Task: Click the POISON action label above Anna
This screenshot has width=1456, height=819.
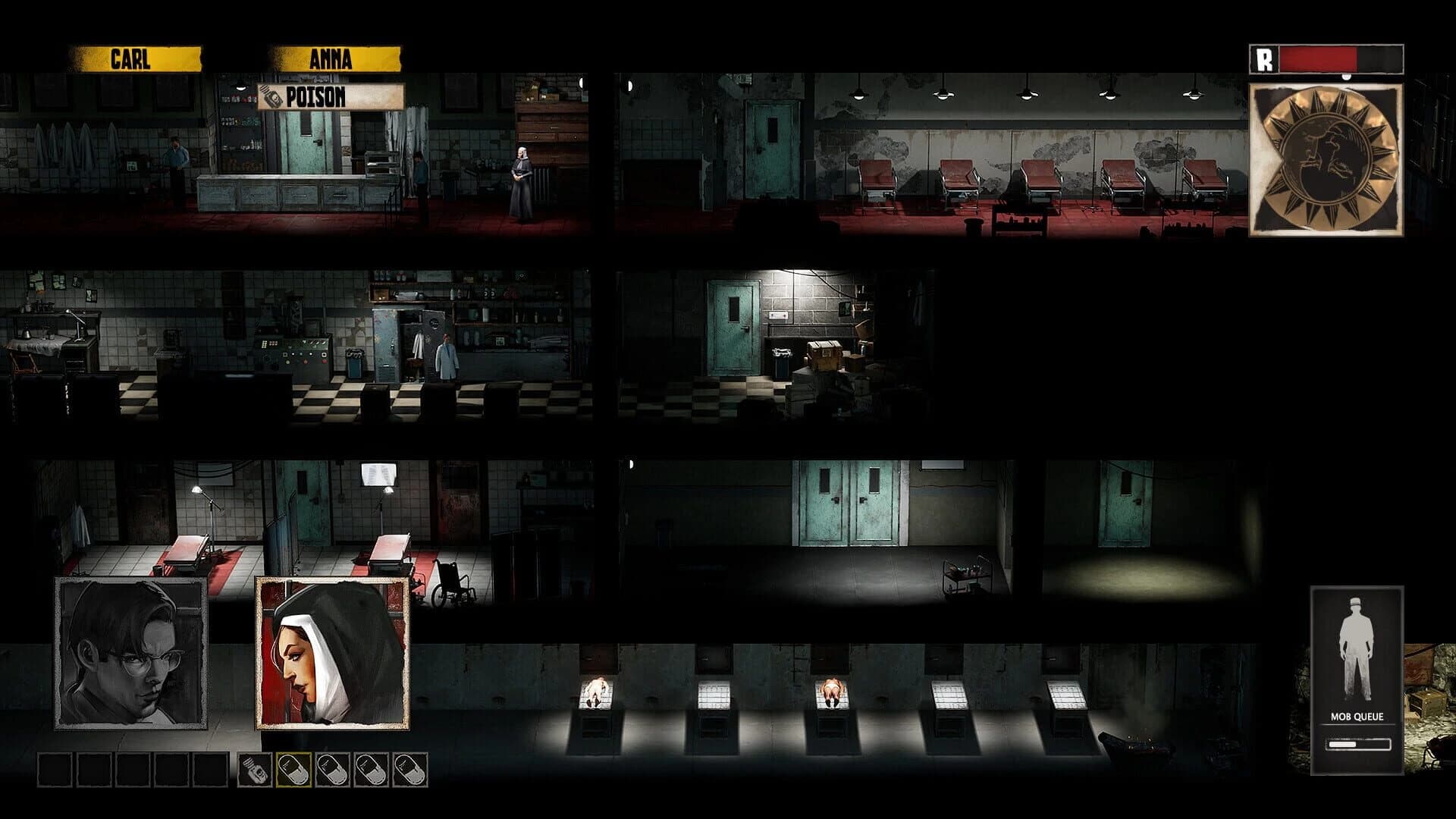Action: 315,97
